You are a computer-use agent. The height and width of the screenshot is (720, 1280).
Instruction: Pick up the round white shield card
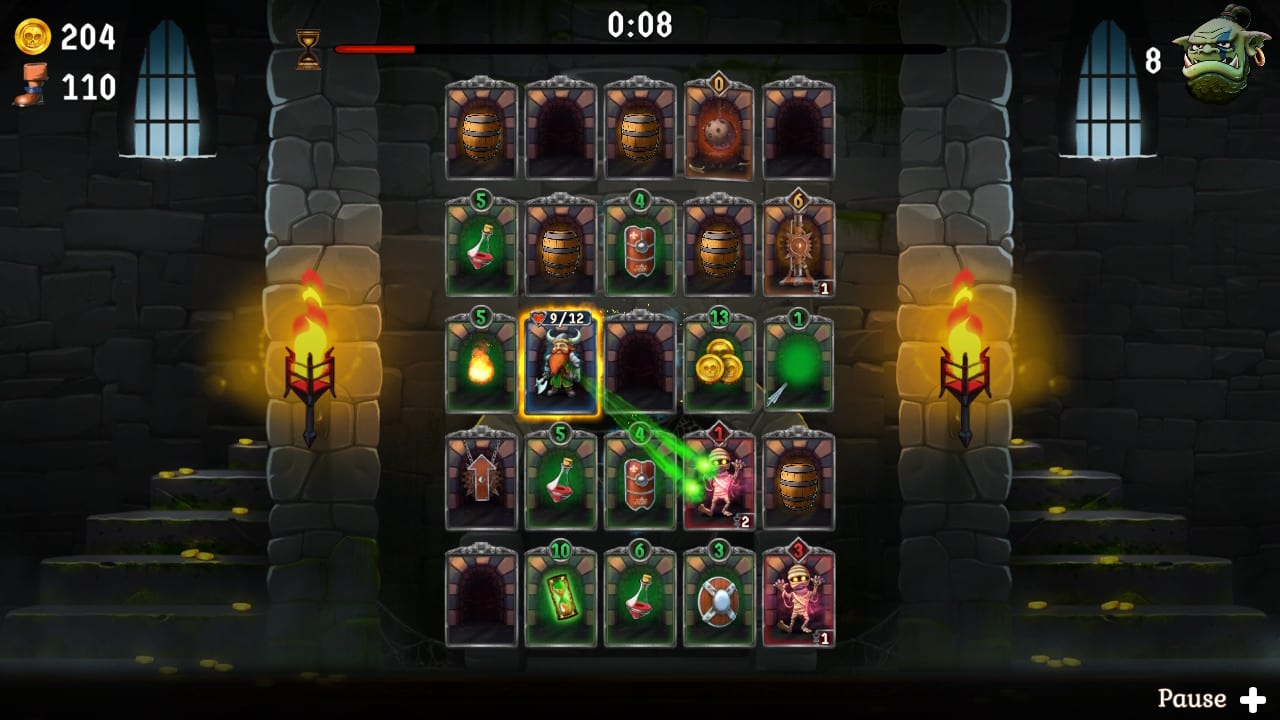(x=719, y=599)
